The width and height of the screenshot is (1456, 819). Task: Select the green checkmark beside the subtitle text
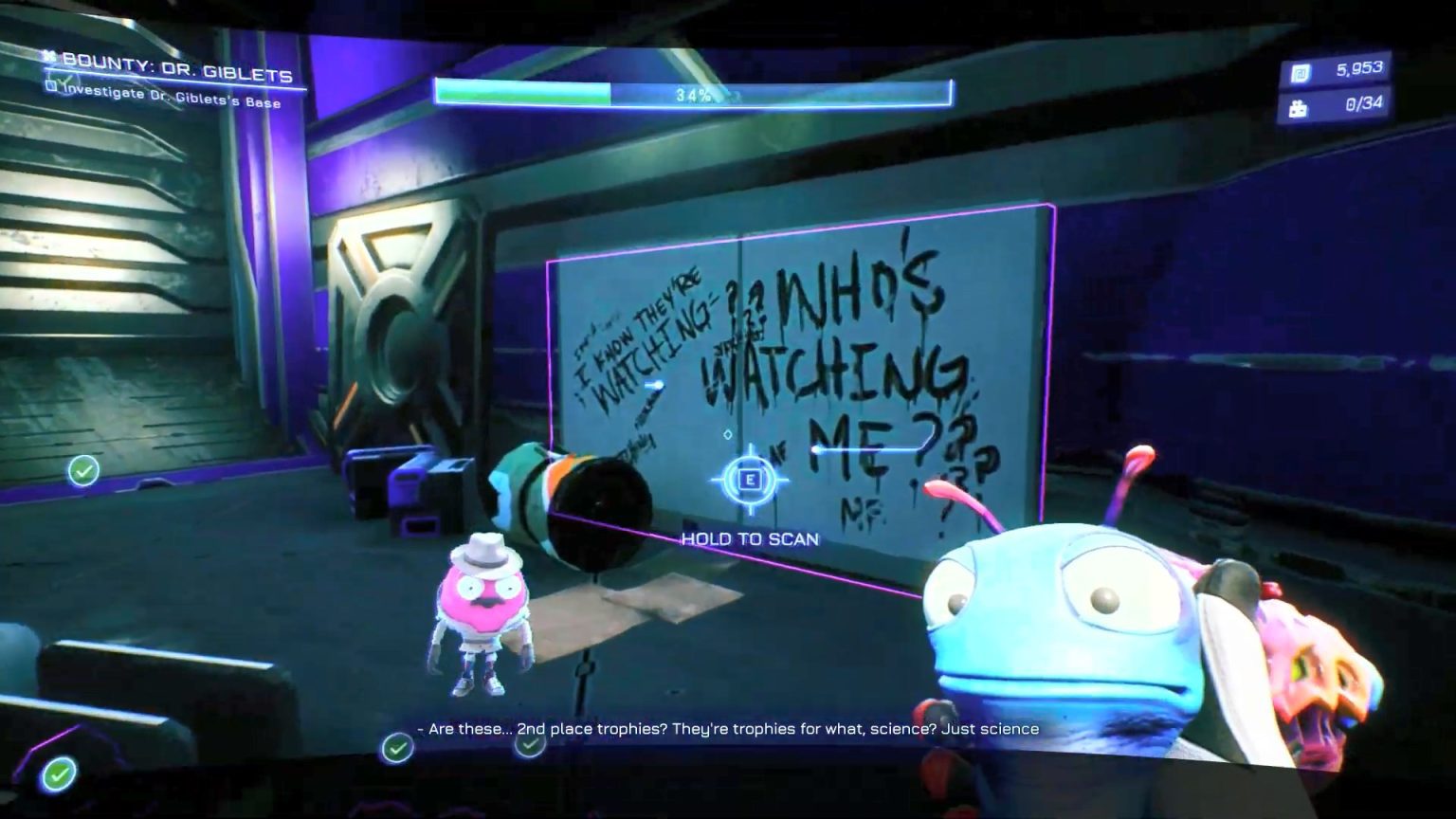tap(396, 747)
